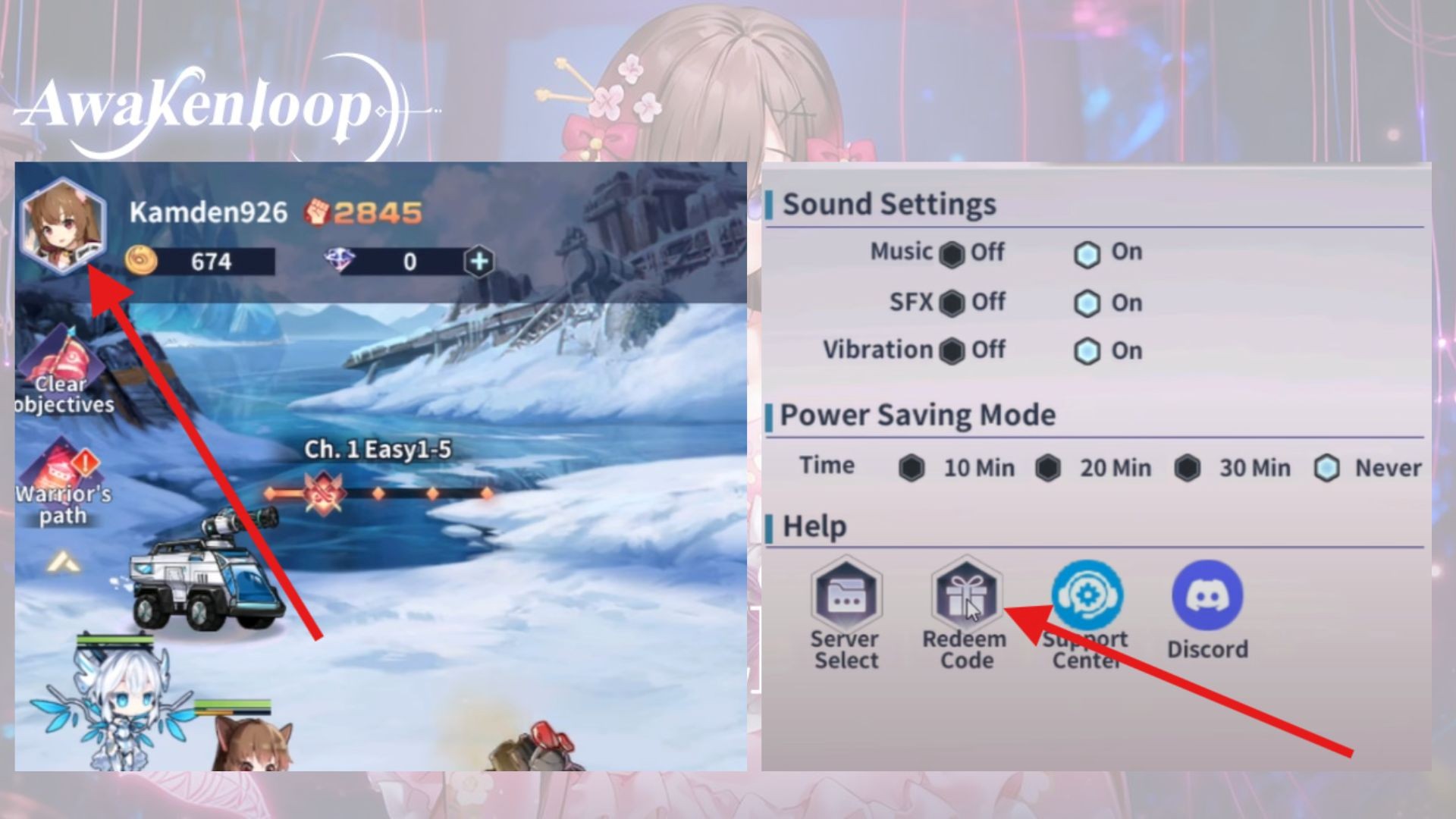Set SFX to On
Screen dimensions: 1456x819
pyautogui.click(x=1087, y=303)
